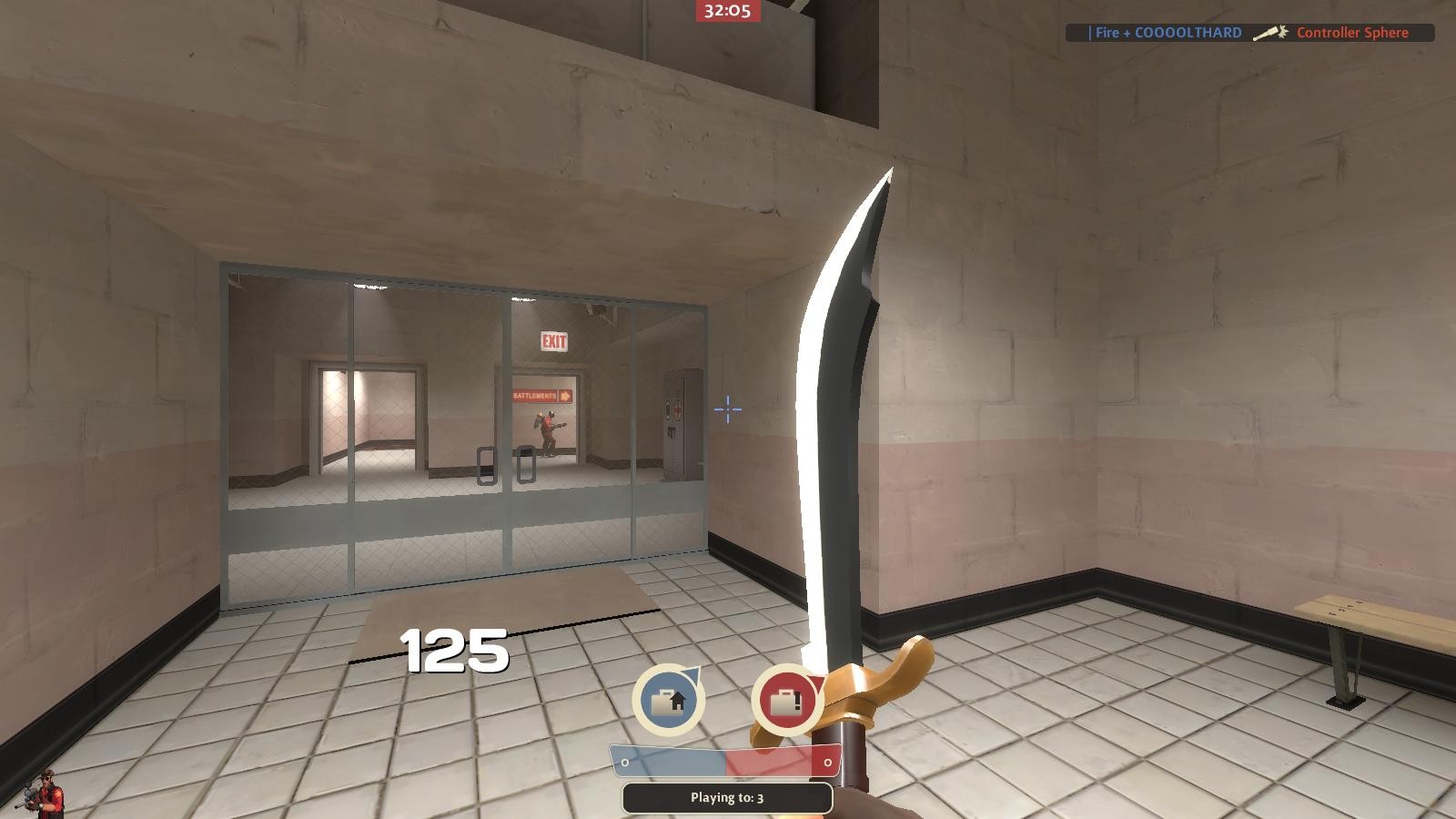Click the red briefcase alert icon
Screen dimensions: 1456x819
784,701
